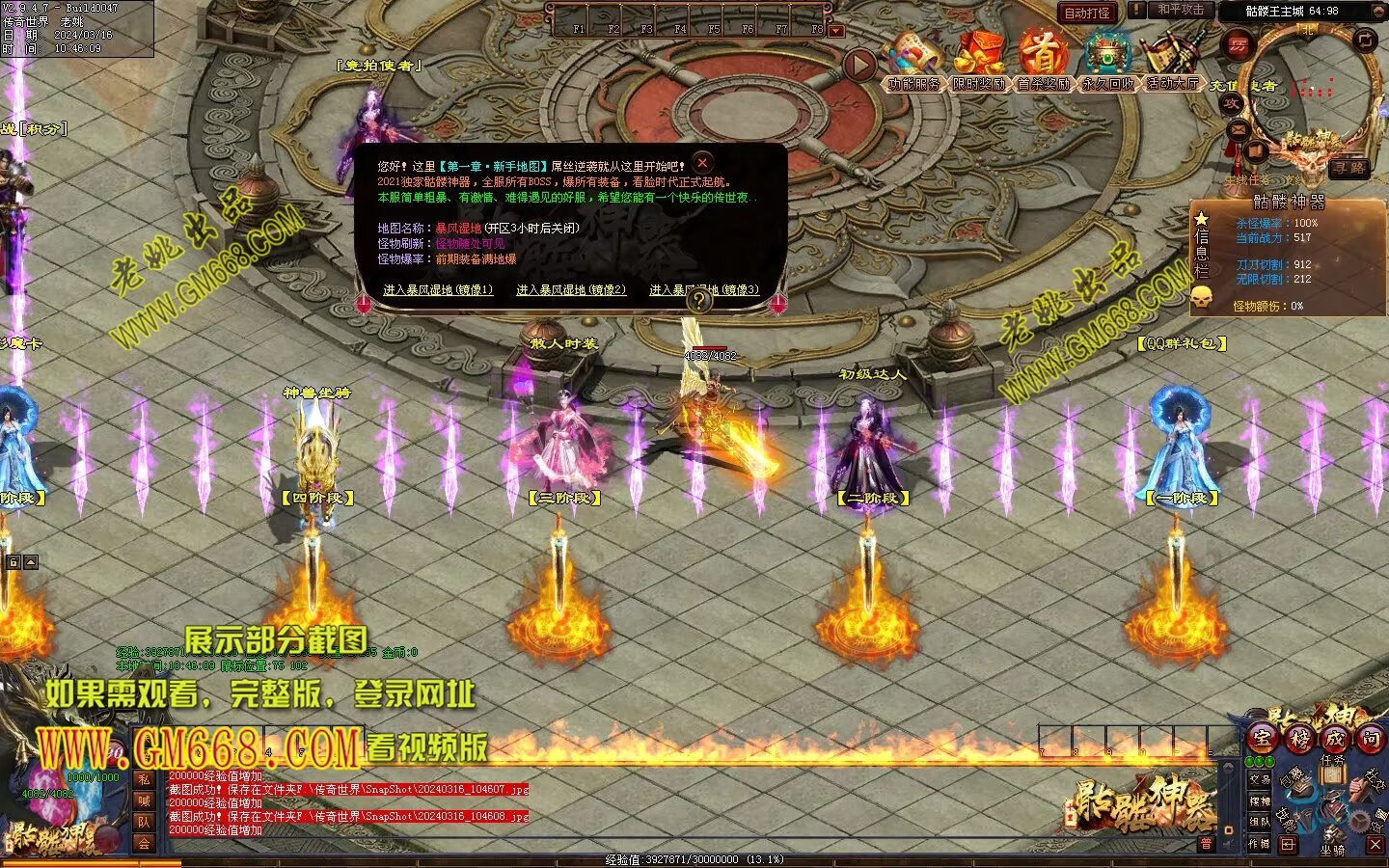Open the 宝 treasure round button
Screen dimensions: 1389x868
click(x=1262, y=739)
